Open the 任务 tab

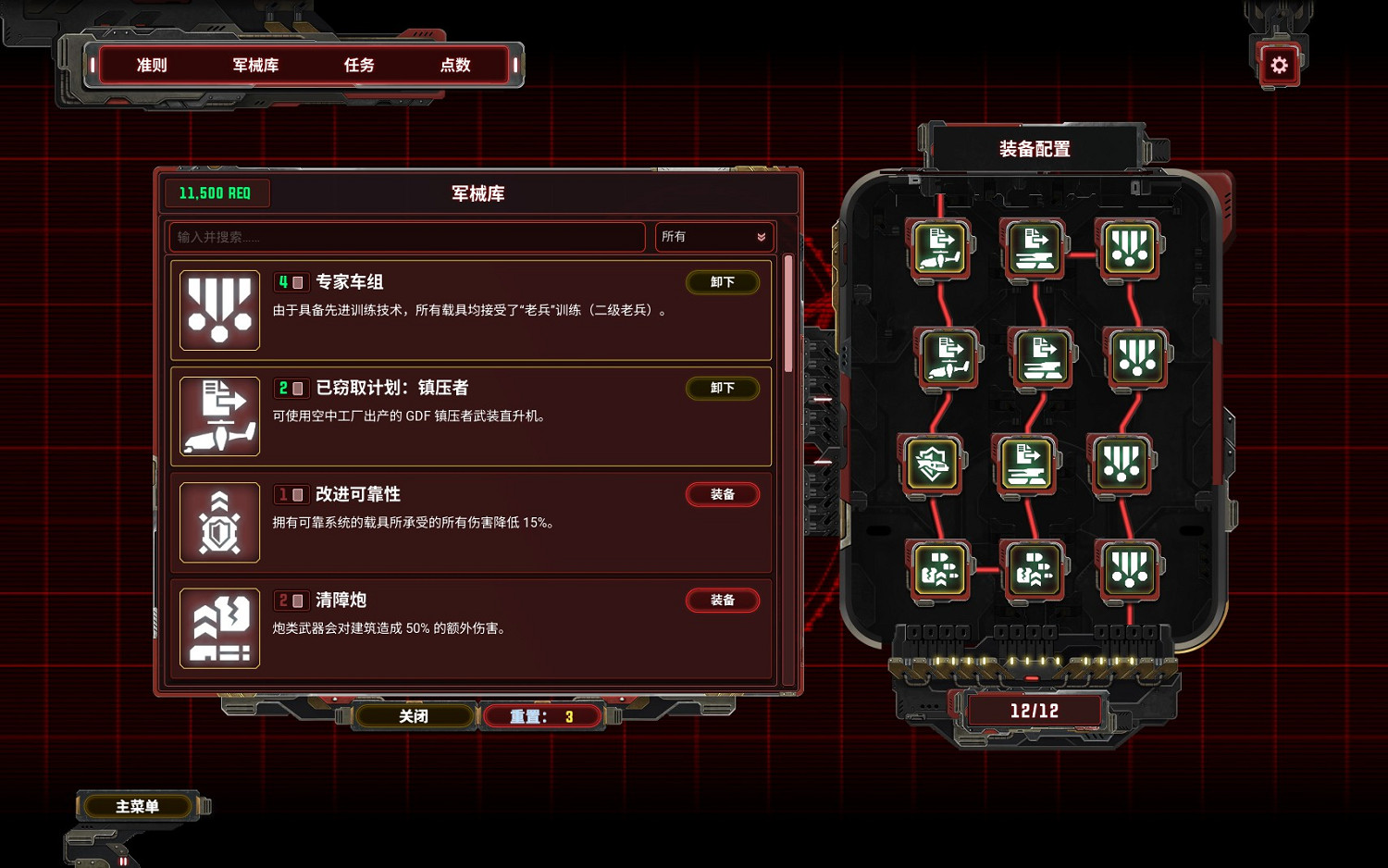[360, 65]
